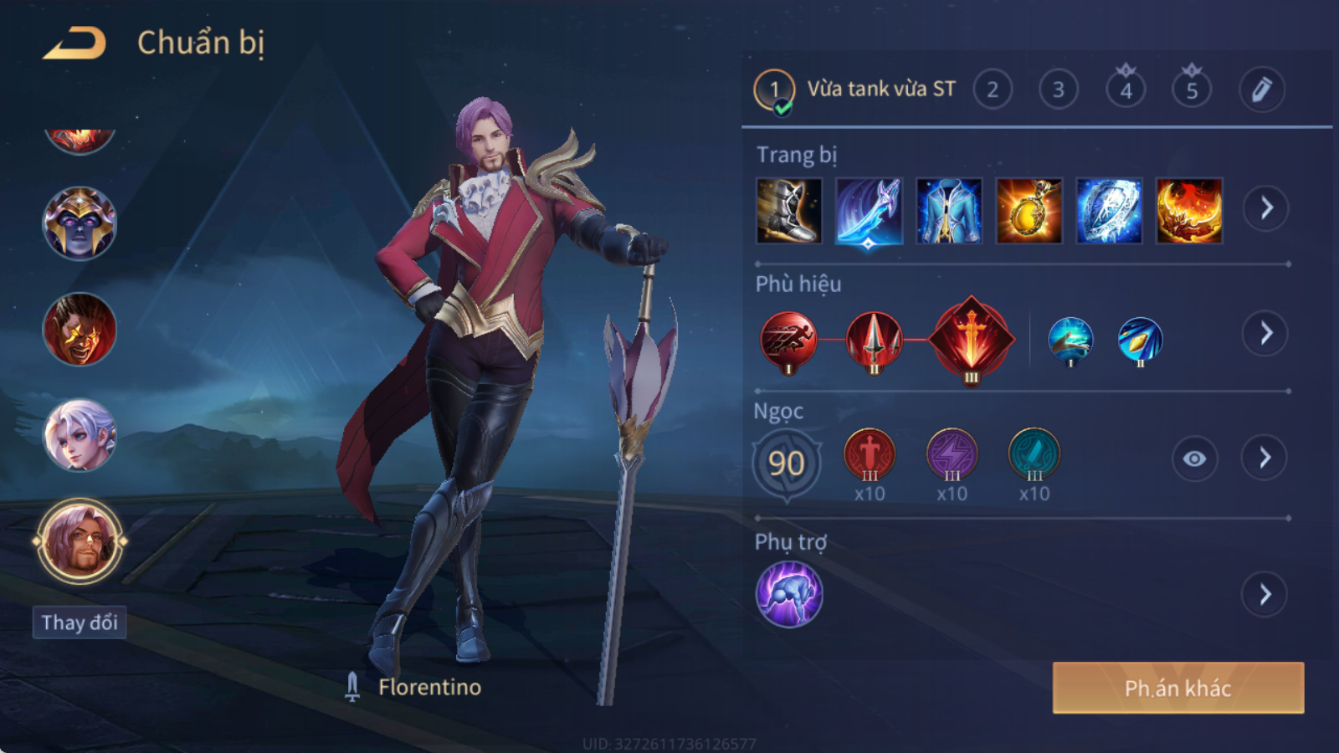This screenshot has height=753, width=1339.
Task: Select the purple Phụ trợ support skill
Action: click(x=789, y=594)
